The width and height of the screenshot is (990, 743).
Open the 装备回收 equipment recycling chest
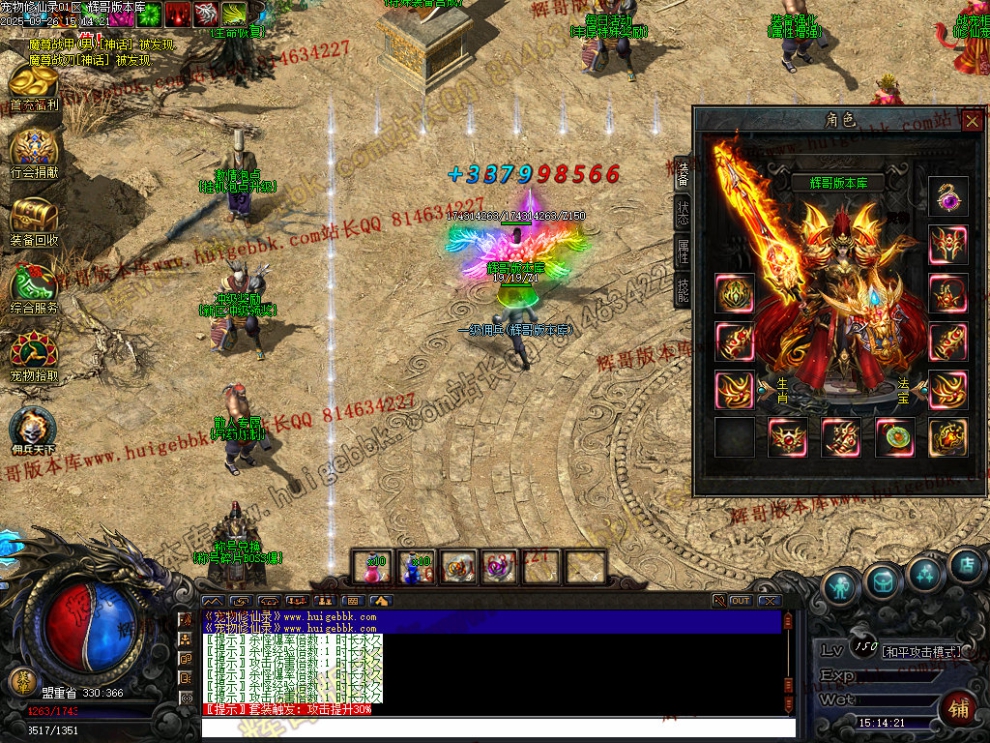click(34, 218)
